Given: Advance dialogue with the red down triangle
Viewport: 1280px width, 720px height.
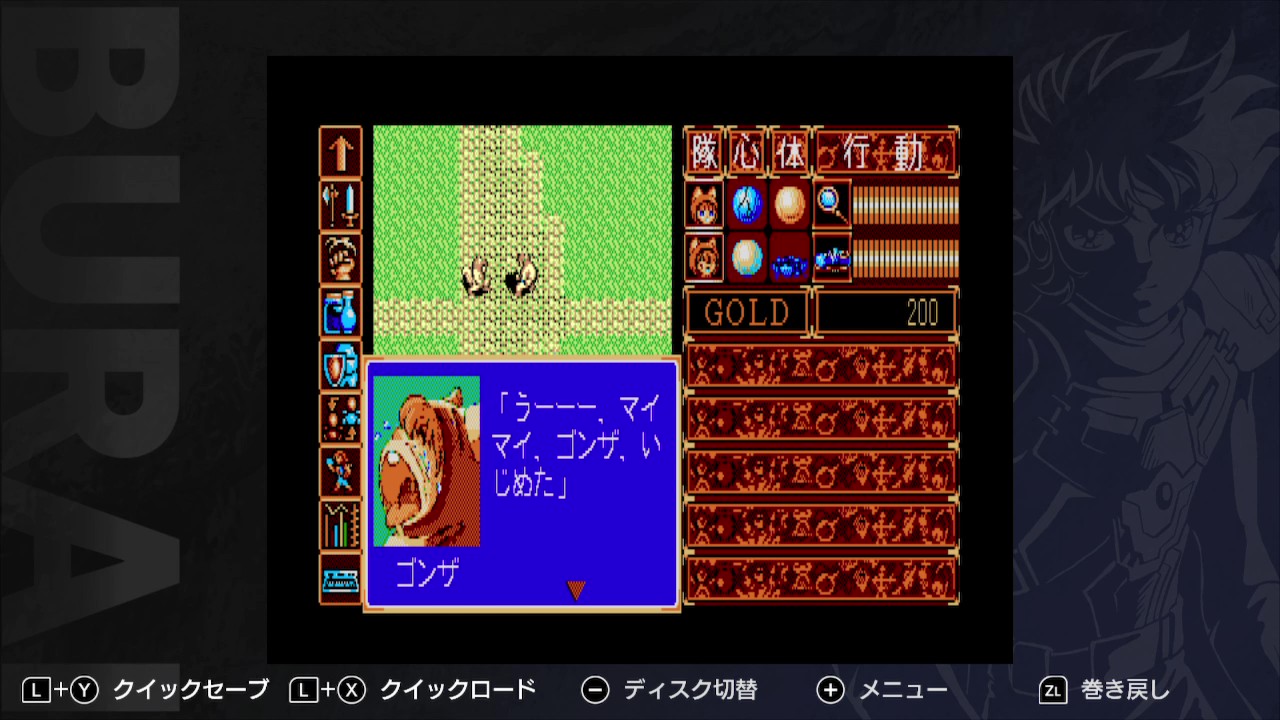Looking at the screenshot, I should 575,589.
